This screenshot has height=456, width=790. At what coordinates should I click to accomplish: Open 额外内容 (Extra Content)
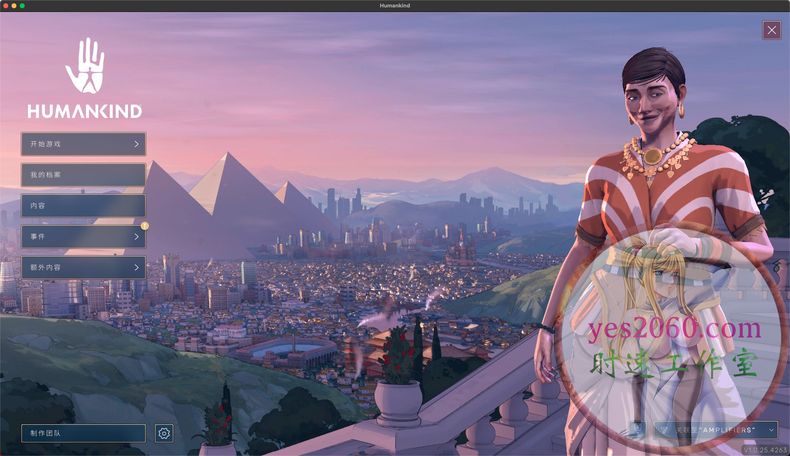tap(83, 268)
